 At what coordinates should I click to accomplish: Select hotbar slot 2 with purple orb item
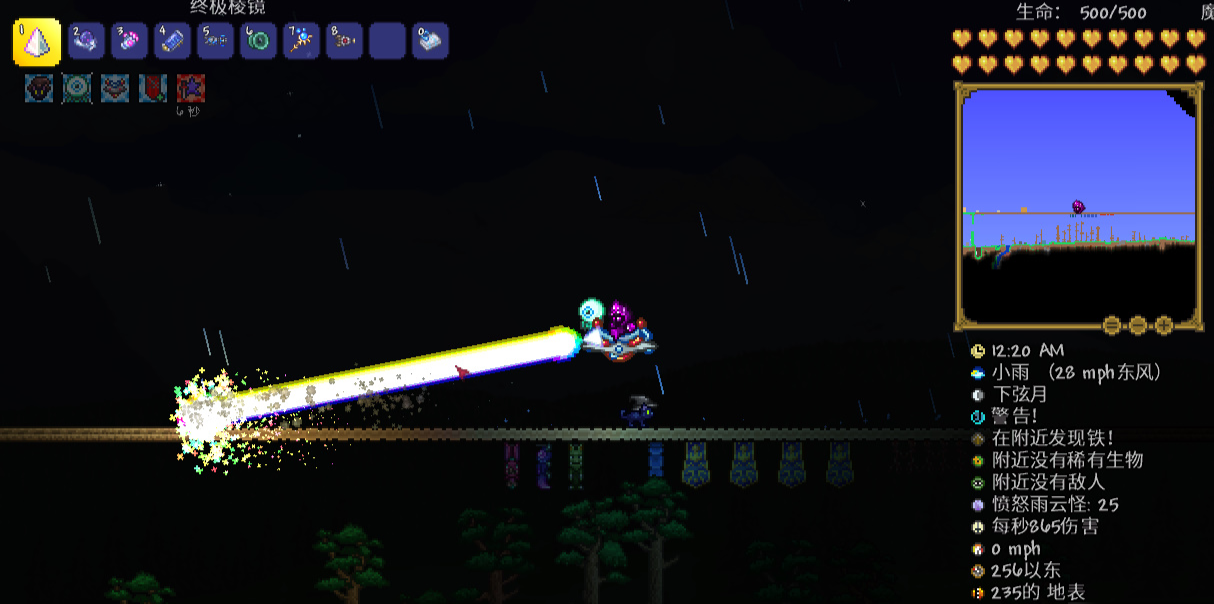87,41
